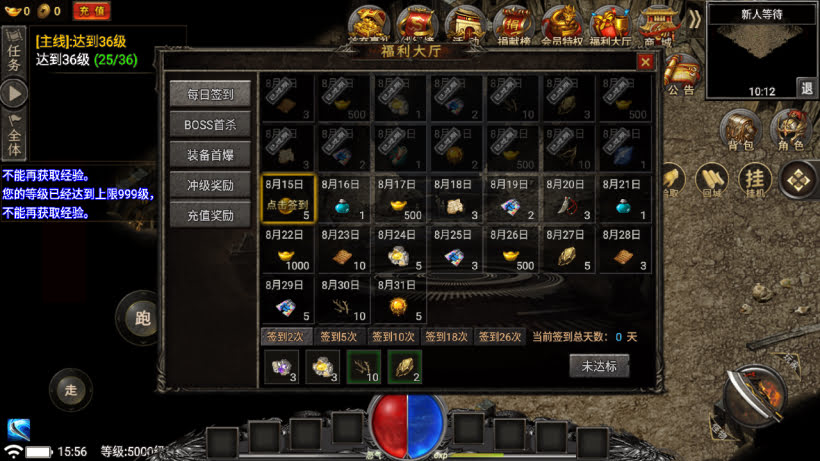Open the 公告 announcement scroll
Viewport: 820px width, 461px height.
tap(681, 76)
